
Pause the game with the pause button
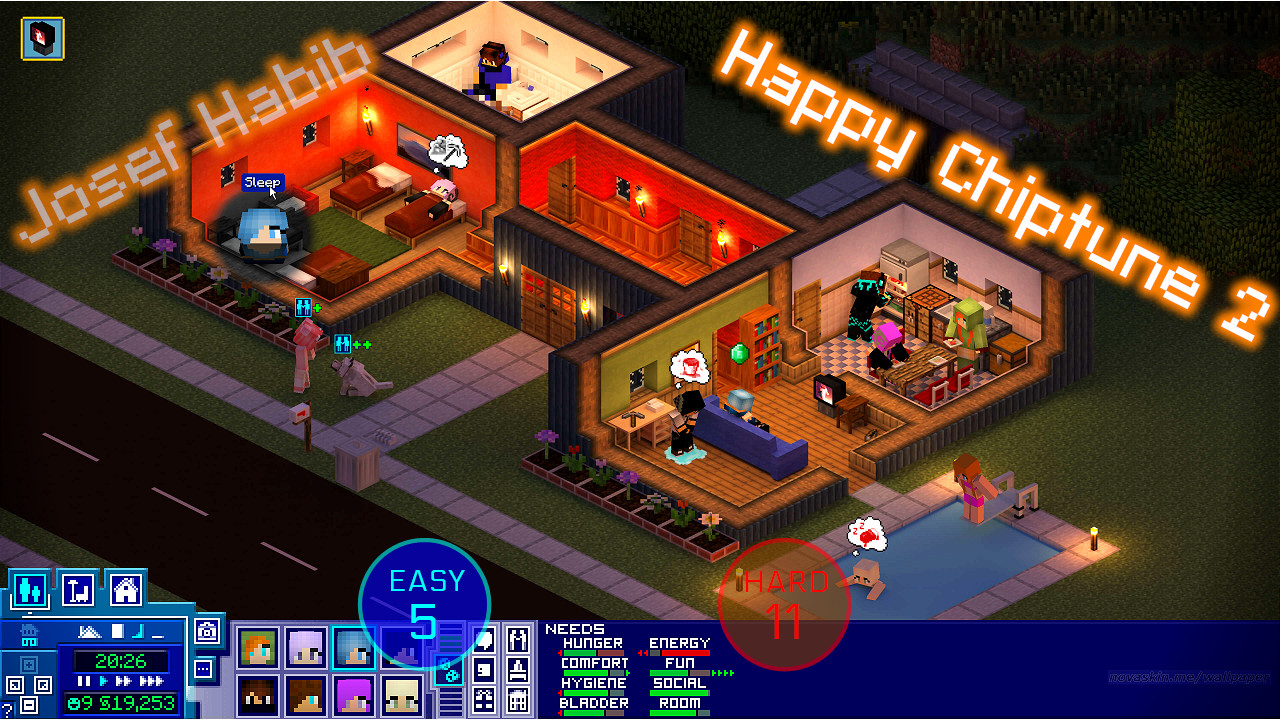tap(83, 681)
